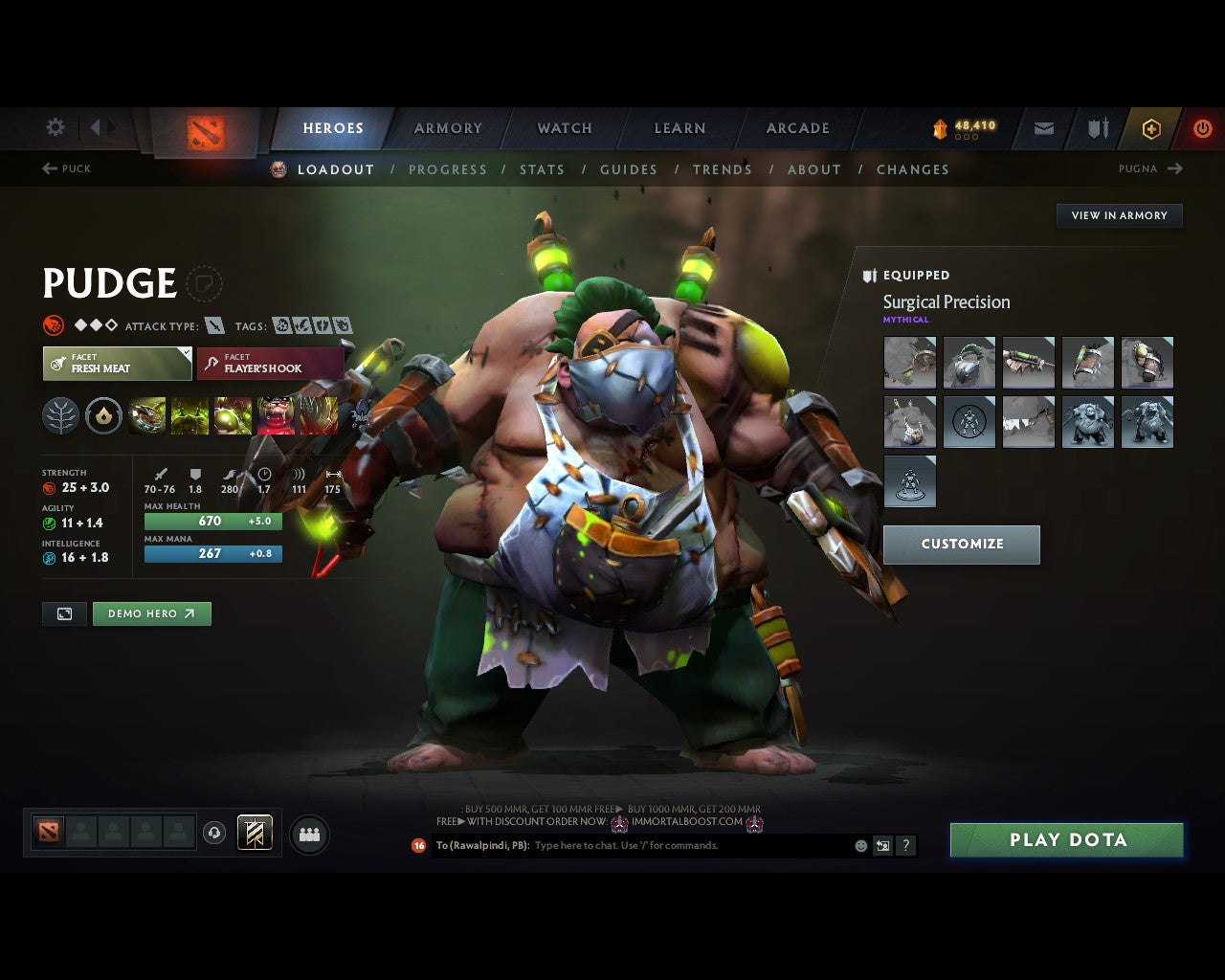Click the Dota Plus hexagon icon
This screenshot has height=980, width=1225.
(x=1150, y=128)
